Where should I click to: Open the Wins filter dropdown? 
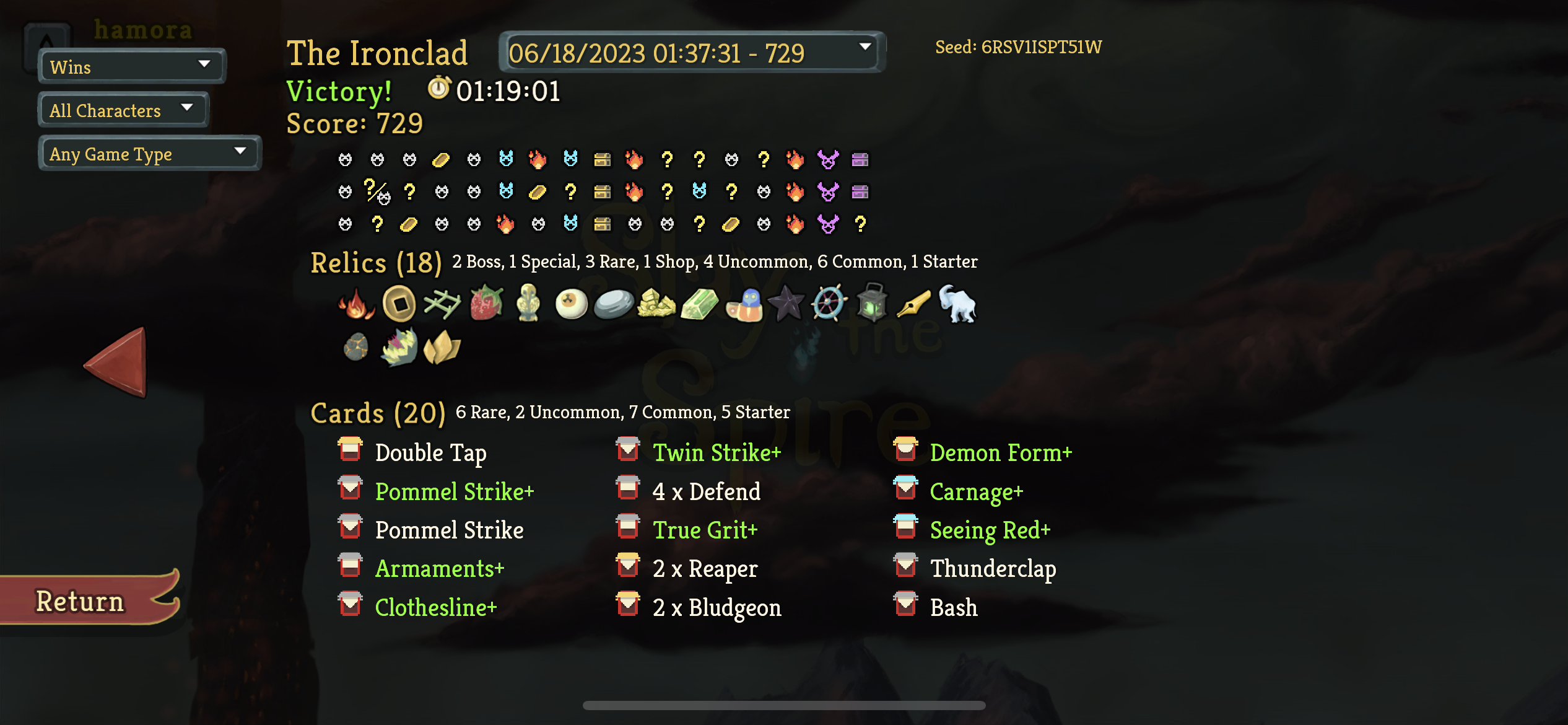[x=131, y=67]
